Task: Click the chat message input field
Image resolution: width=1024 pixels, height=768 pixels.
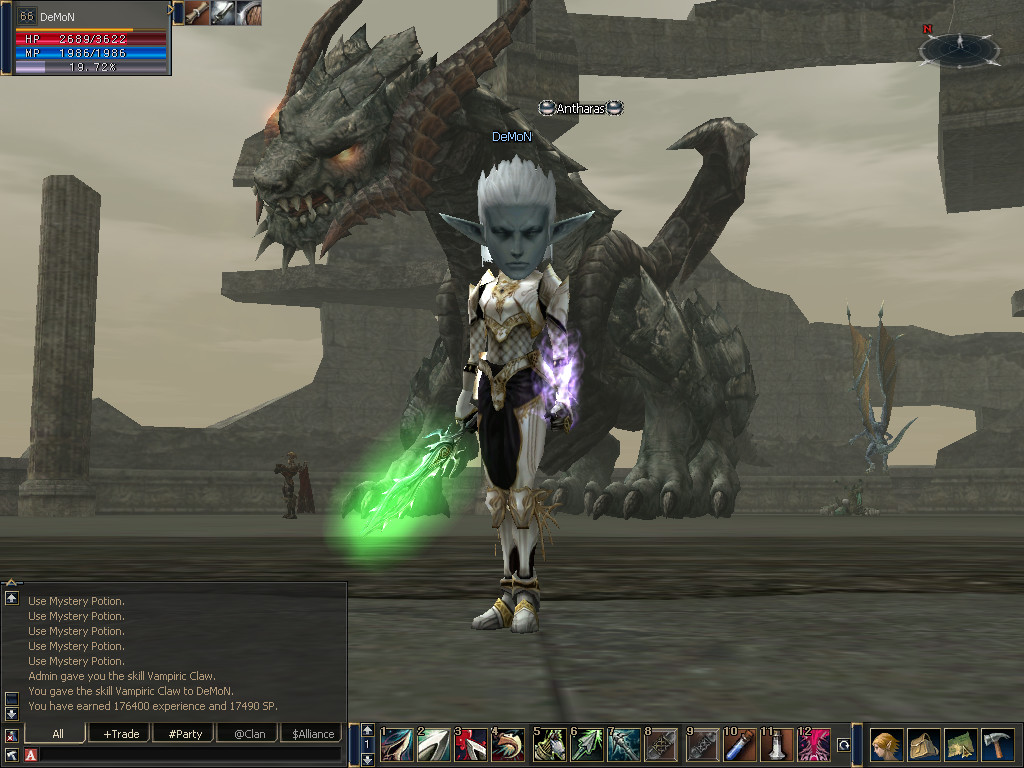Action: [x=190, y=754]
